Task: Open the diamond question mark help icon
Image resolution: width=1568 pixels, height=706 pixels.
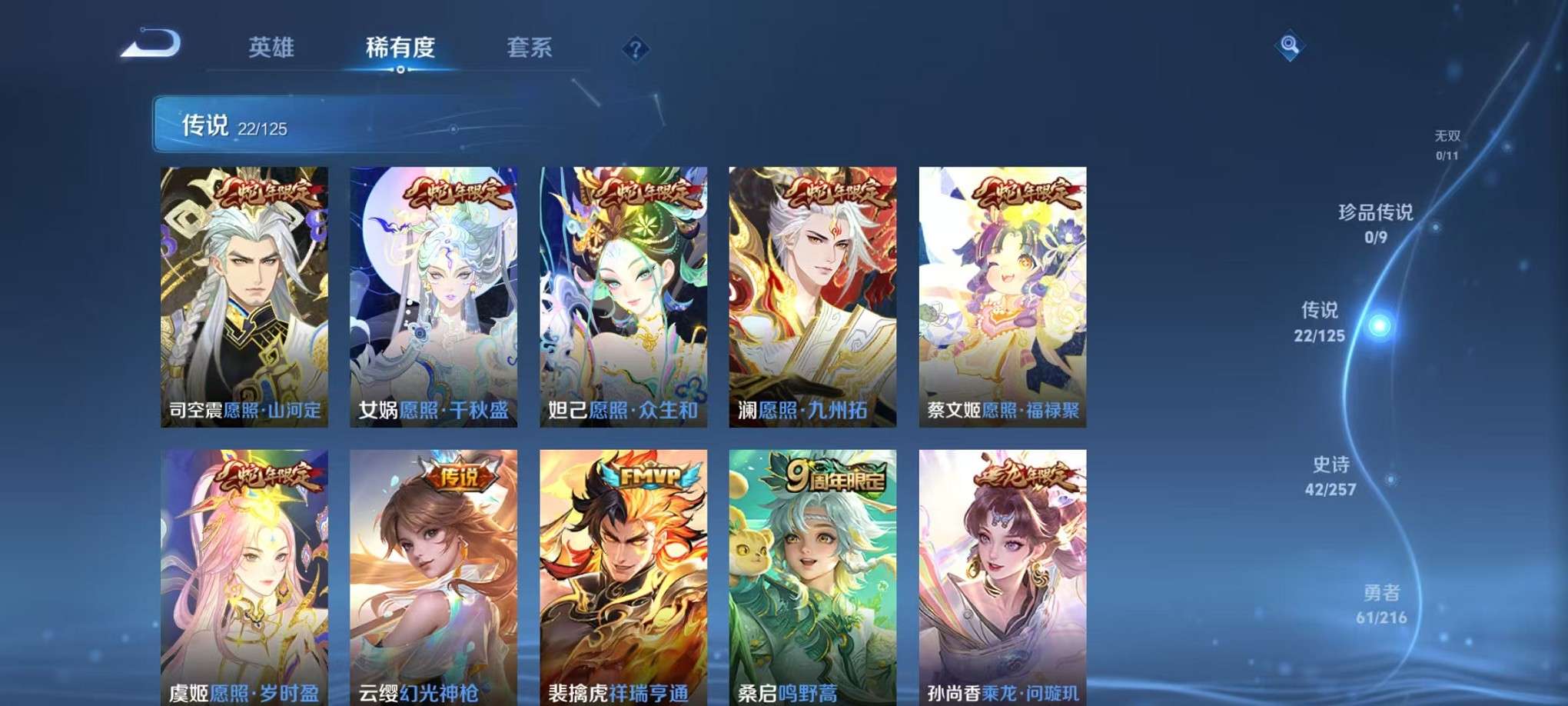Action: (x=635, y=49)
